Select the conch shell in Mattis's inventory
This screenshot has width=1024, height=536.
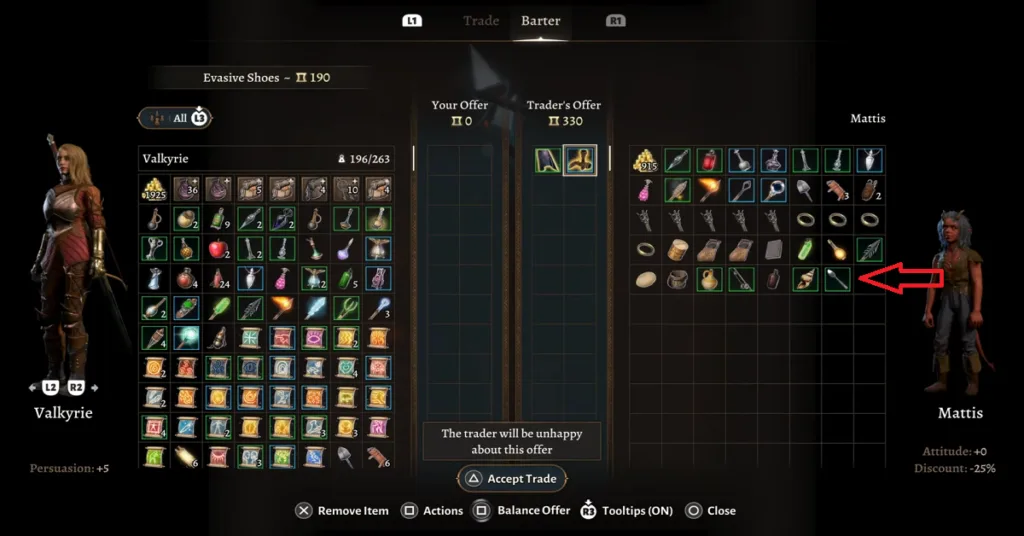coord(807,280)
